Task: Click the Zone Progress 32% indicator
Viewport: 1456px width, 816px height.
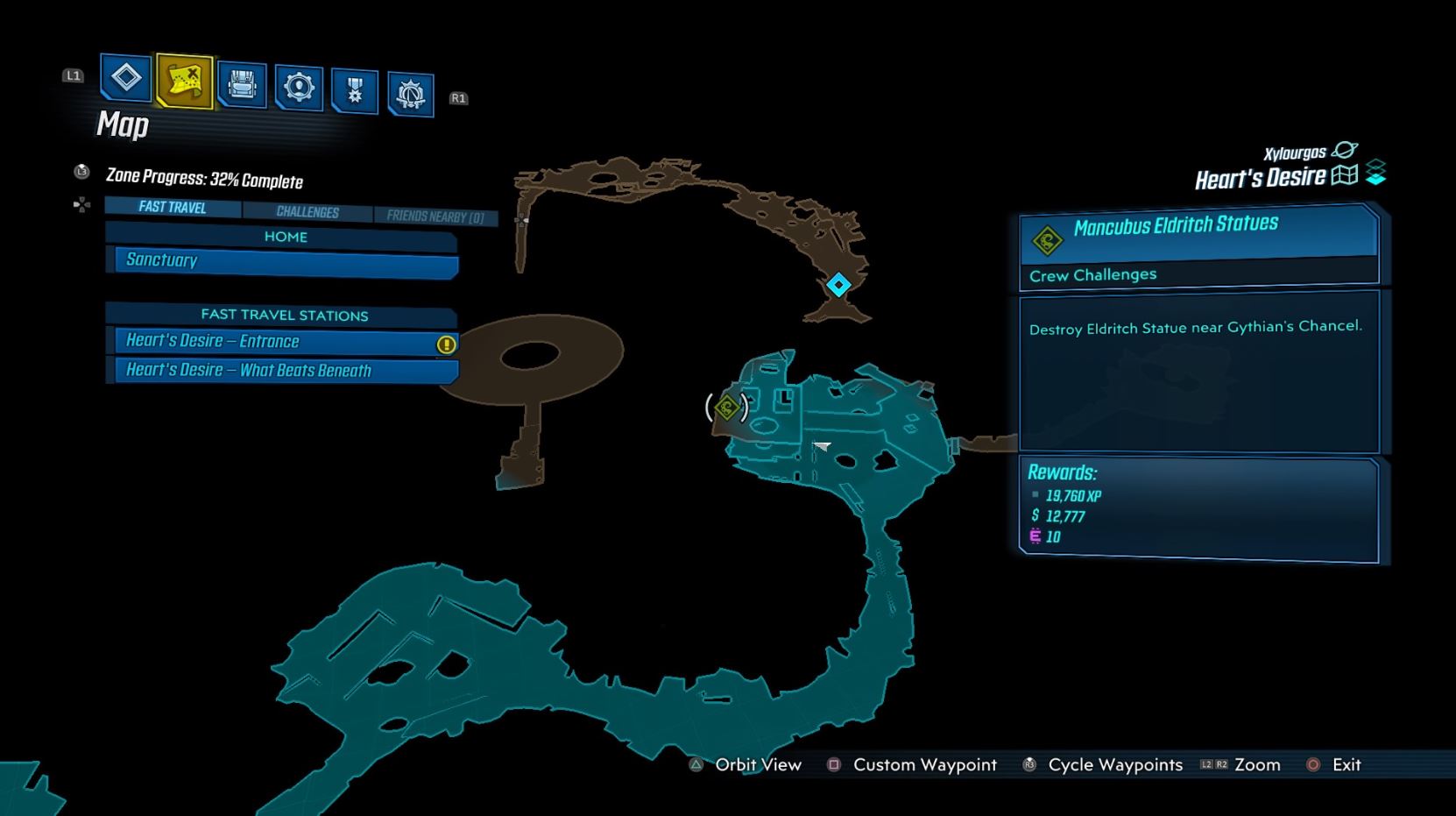Action: pos(203,179)
